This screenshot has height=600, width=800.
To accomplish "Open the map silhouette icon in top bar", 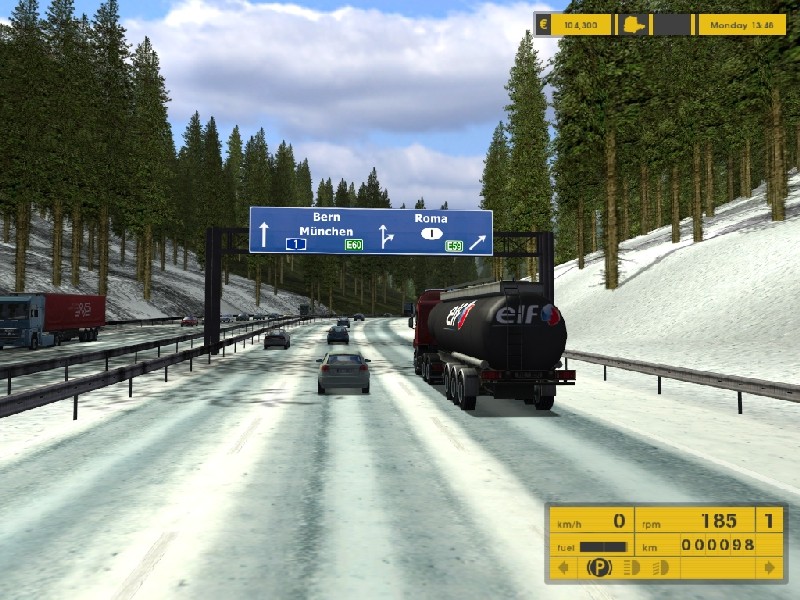I will (635, 25).
